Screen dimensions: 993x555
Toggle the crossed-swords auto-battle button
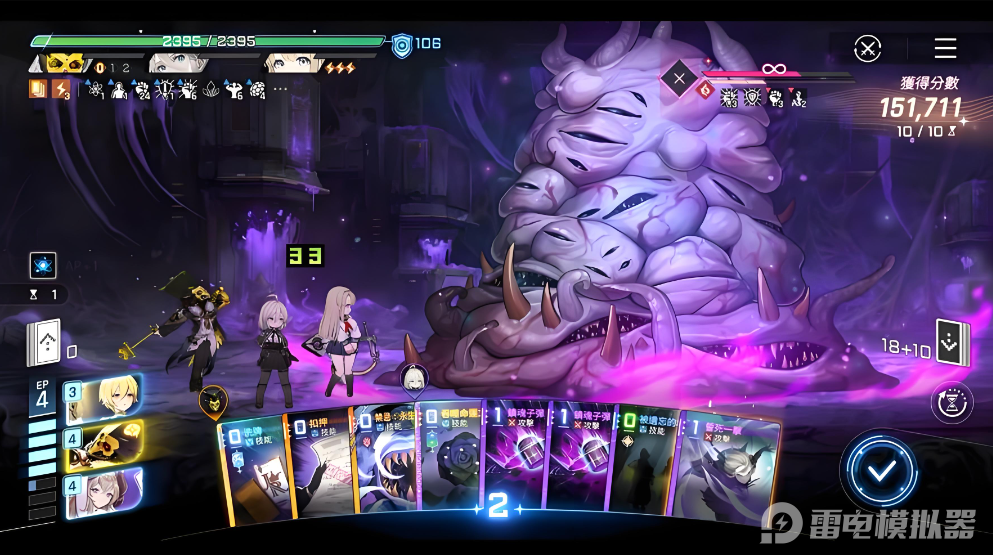(868, 48)
